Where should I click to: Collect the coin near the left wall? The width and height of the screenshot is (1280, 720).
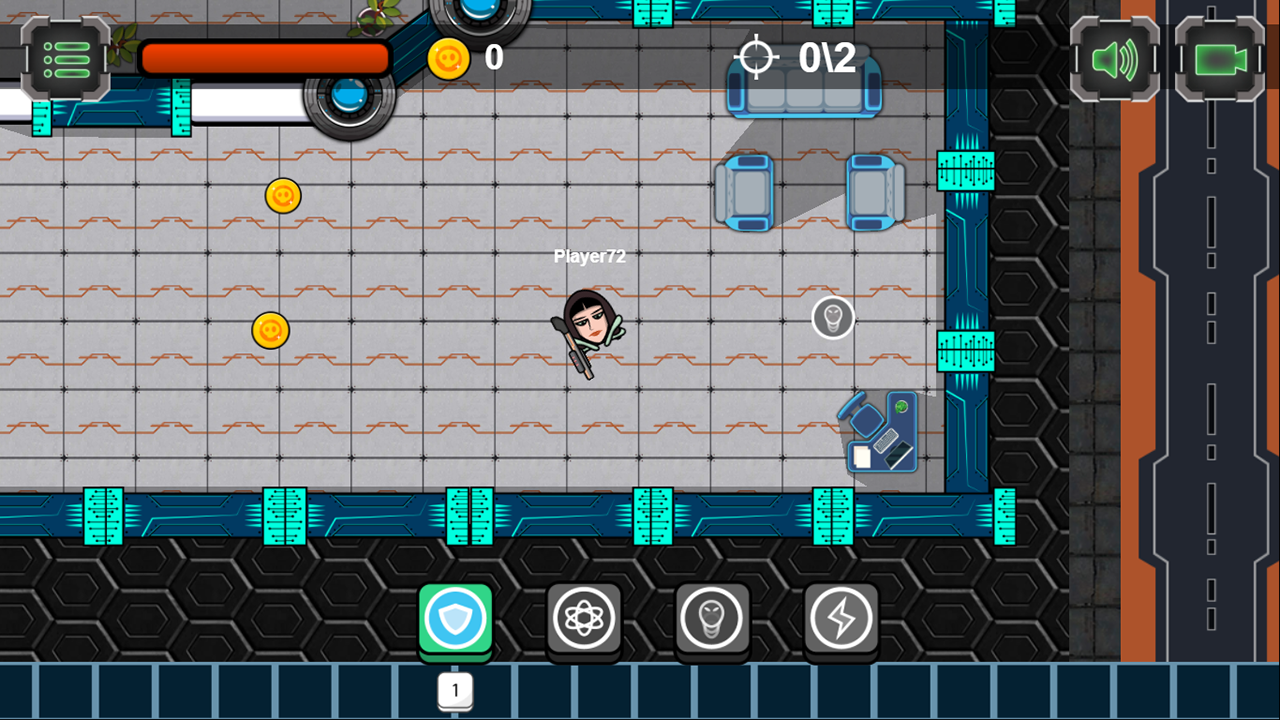269,332
